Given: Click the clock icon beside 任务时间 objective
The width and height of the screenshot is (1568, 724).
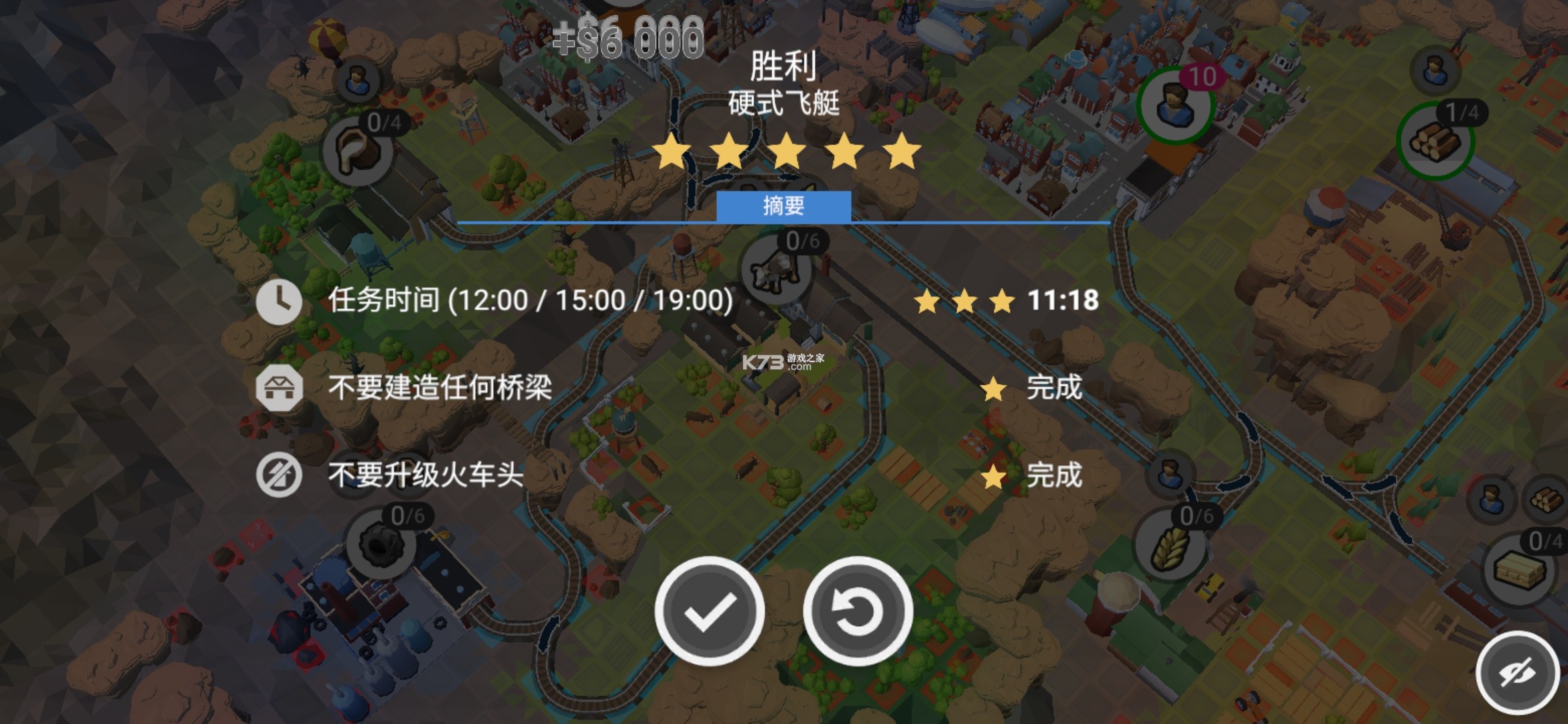Looking at the screenshot, I should 279,301.
